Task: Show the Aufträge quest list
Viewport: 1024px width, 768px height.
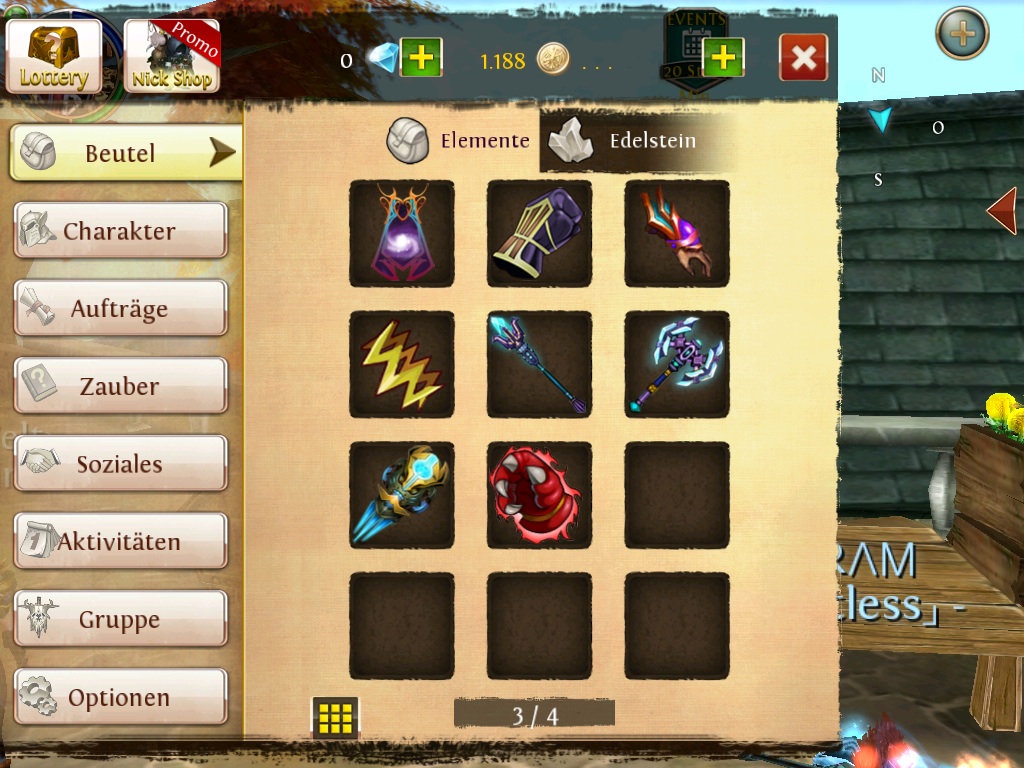Action: tap(120, 309)
